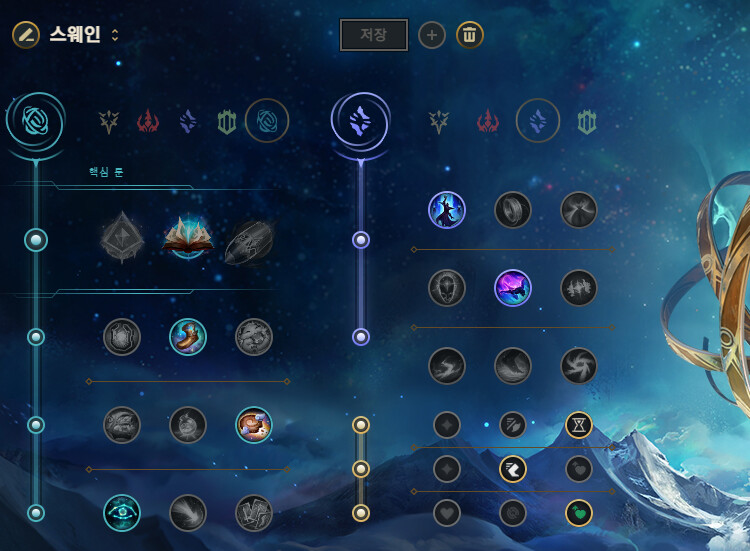Viewport: 750px width, 551px height.
Task: Select the Cosmic Insight rune
Action: tap(122, 513)
